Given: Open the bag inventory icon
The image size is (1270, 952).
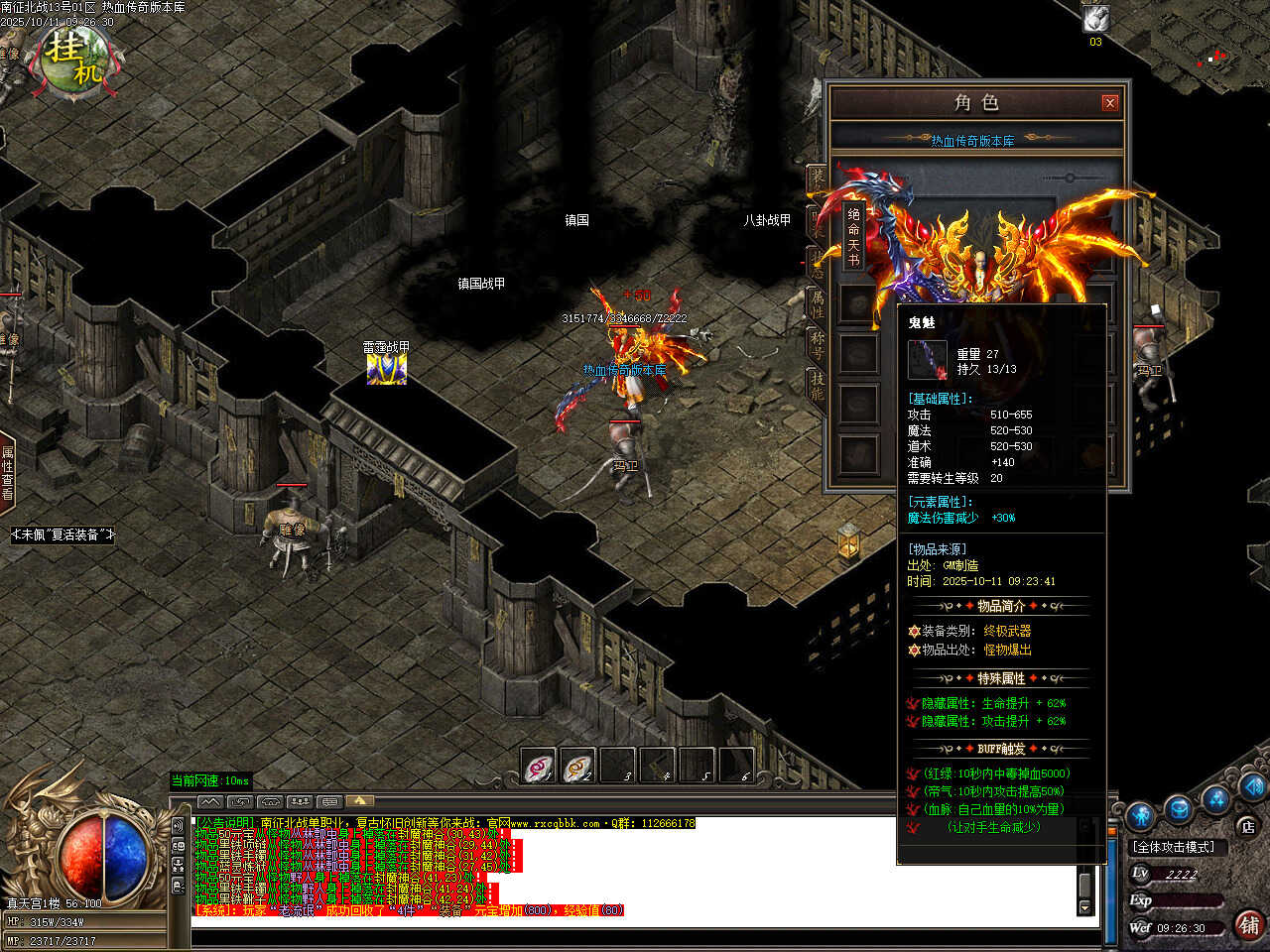Looking at the screenshot, I should (1178, 808).
